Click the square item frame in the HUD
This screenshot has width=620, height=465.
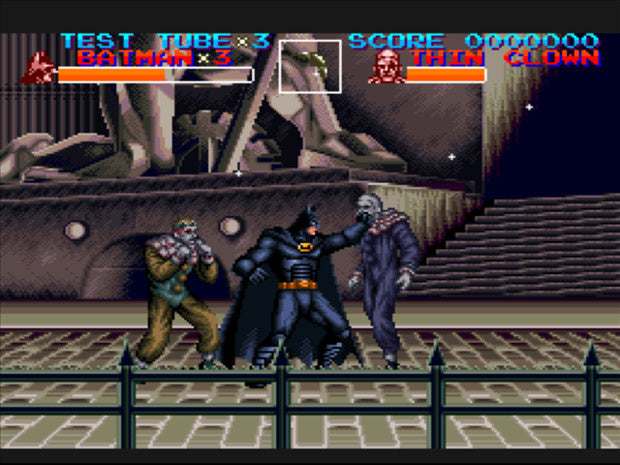tap(310, 66)
